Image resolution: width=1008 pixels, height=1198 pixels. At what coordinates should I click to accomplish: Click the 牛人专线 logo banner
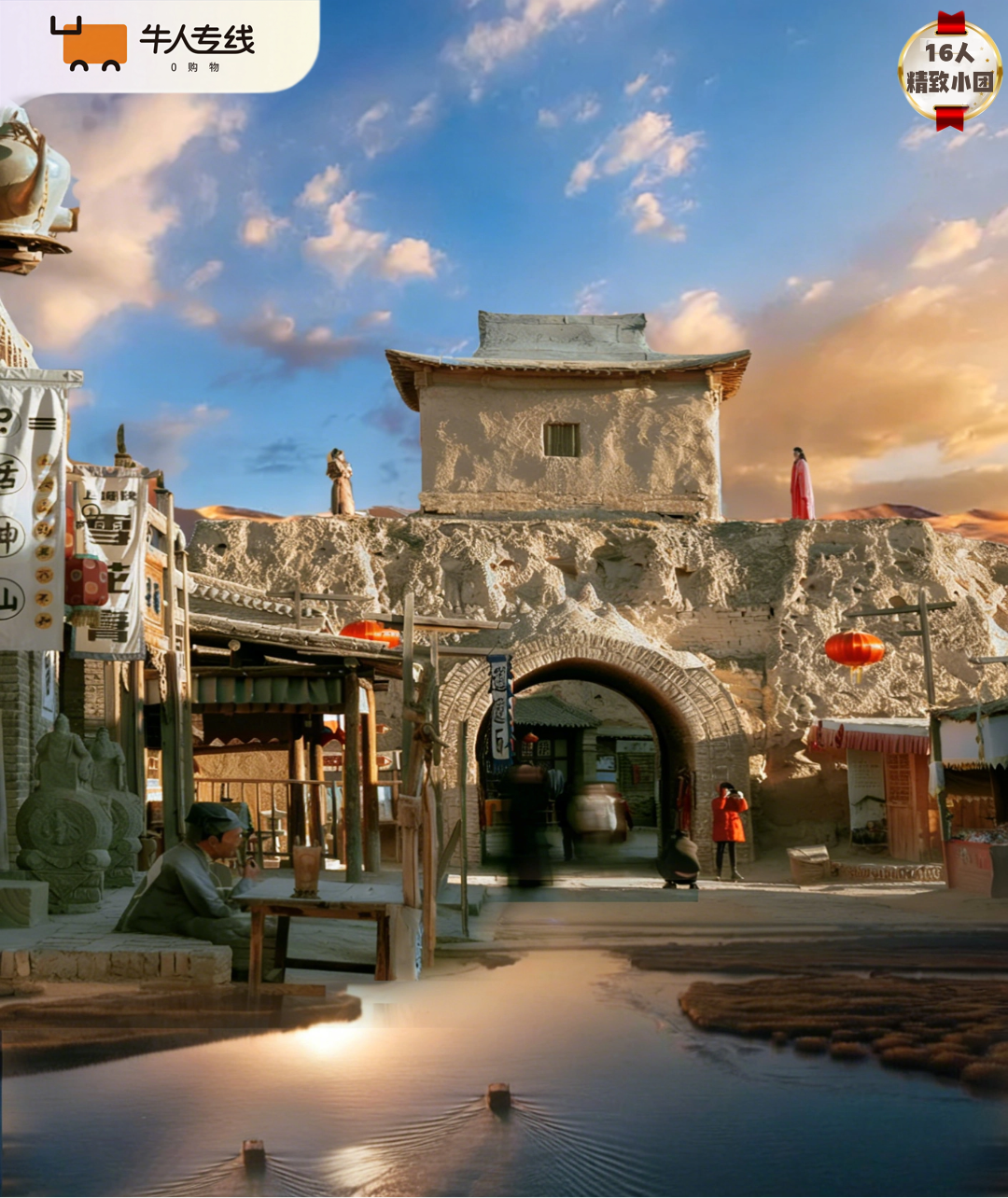(x=154, y=45)
